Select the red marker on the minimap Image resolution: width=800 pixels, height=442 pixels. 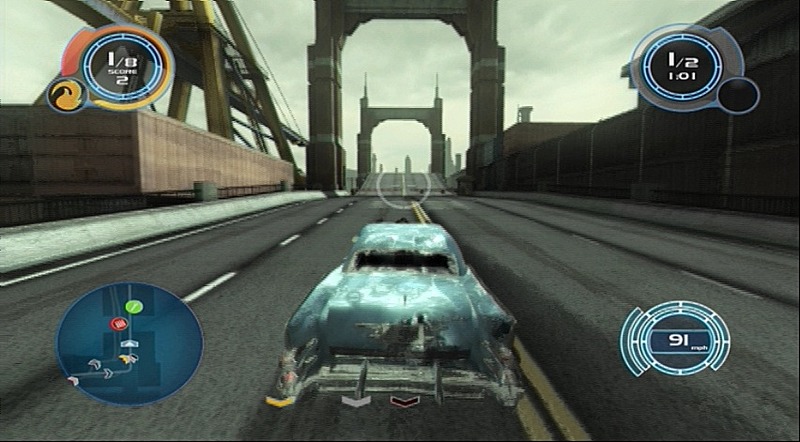pyautogui.click(x=119, y=324)
